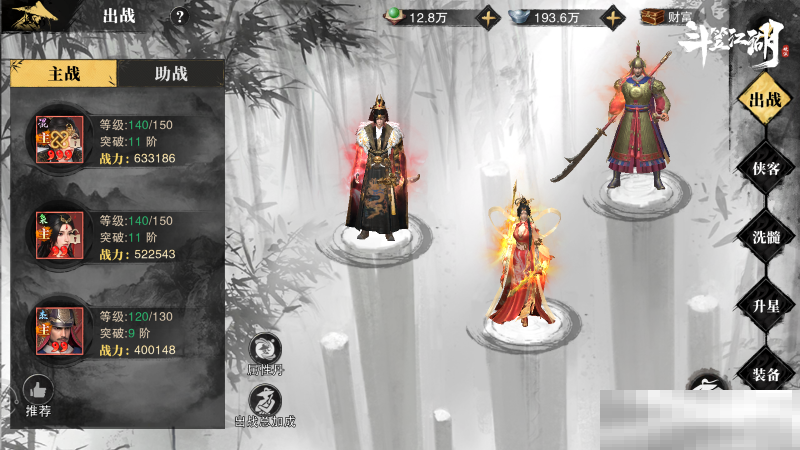Open the 升星 star upgrade menu
The height and width of the screenshot is (450, 800).
pos(765,305)
